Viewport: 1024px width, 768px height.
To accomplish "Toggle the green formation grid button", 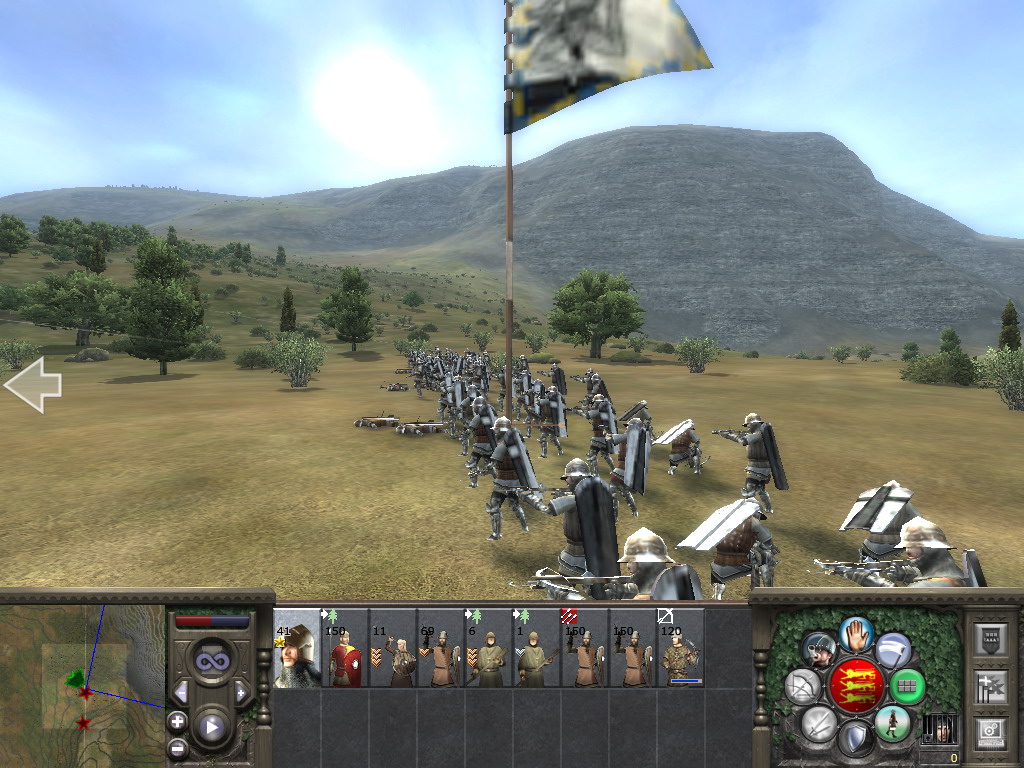I will [907, 686].
